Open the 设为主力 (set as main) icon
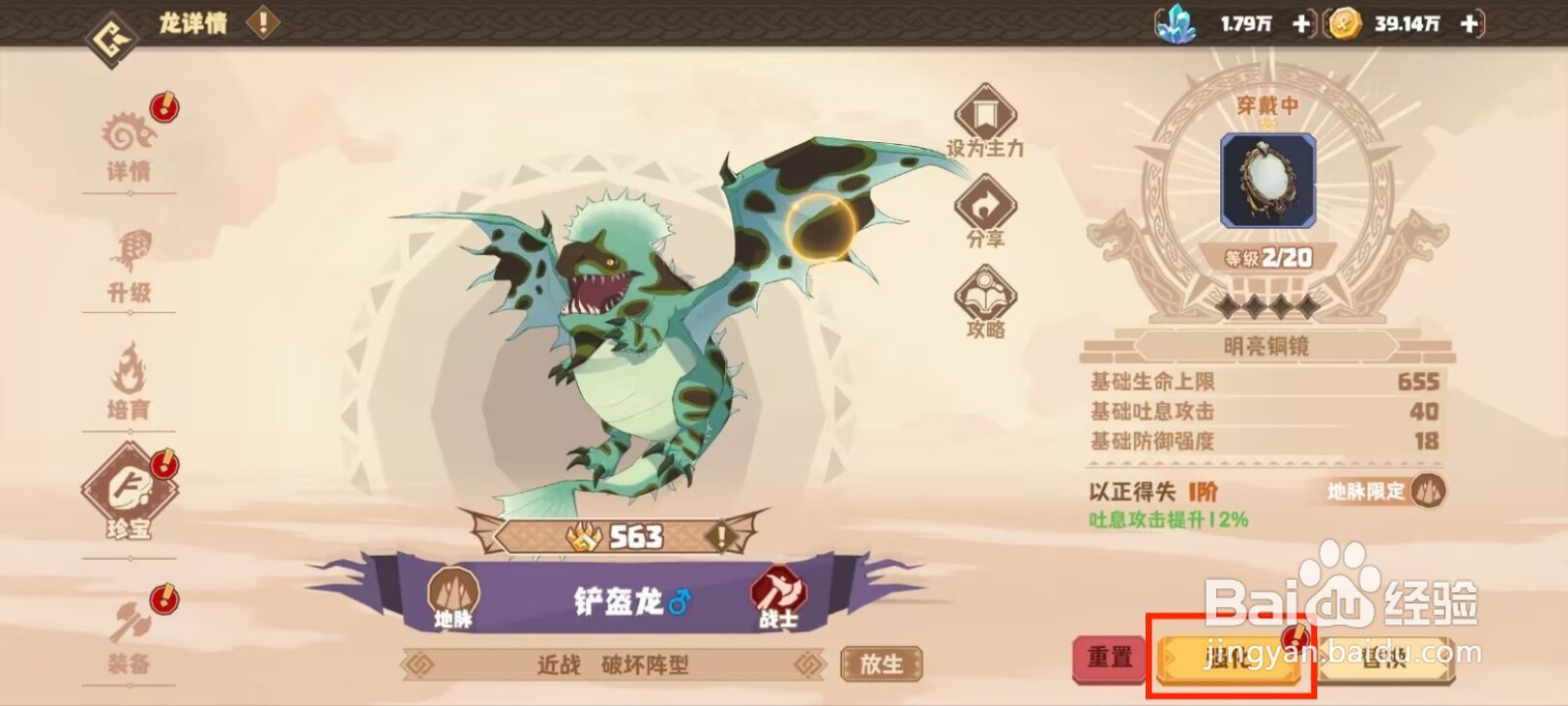This screenshot has width=1568, height=706. point(985,115)
